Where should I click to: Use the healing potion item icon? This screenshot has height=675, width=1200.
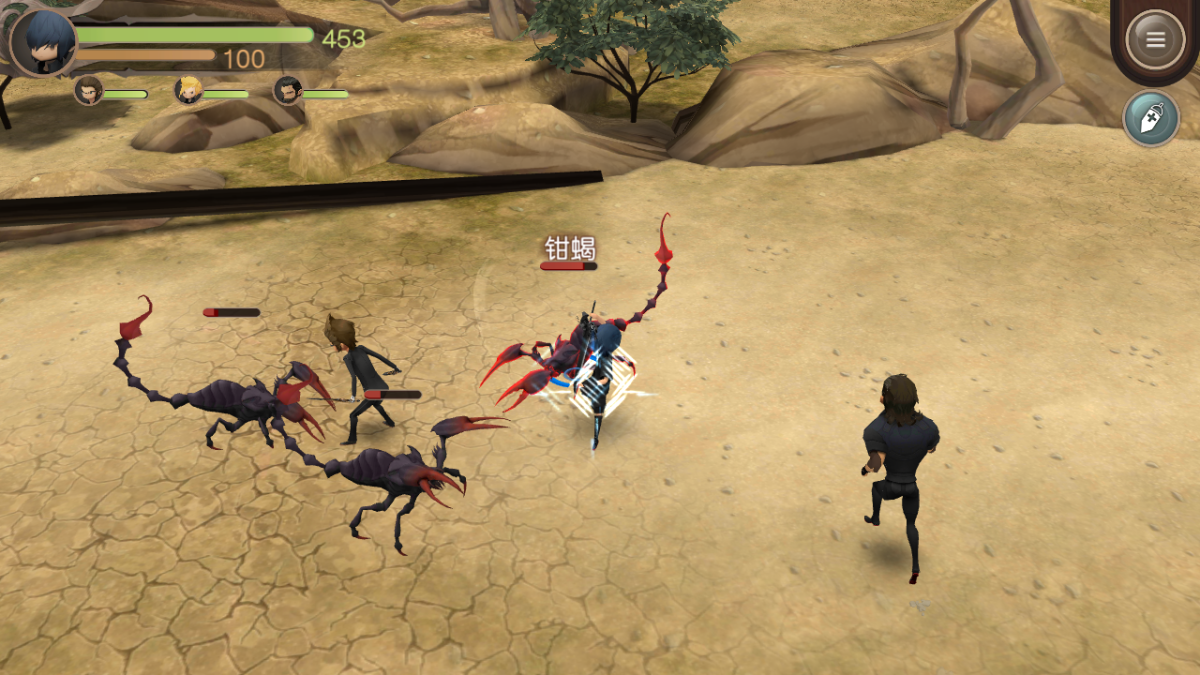(x=1150, y=118)
